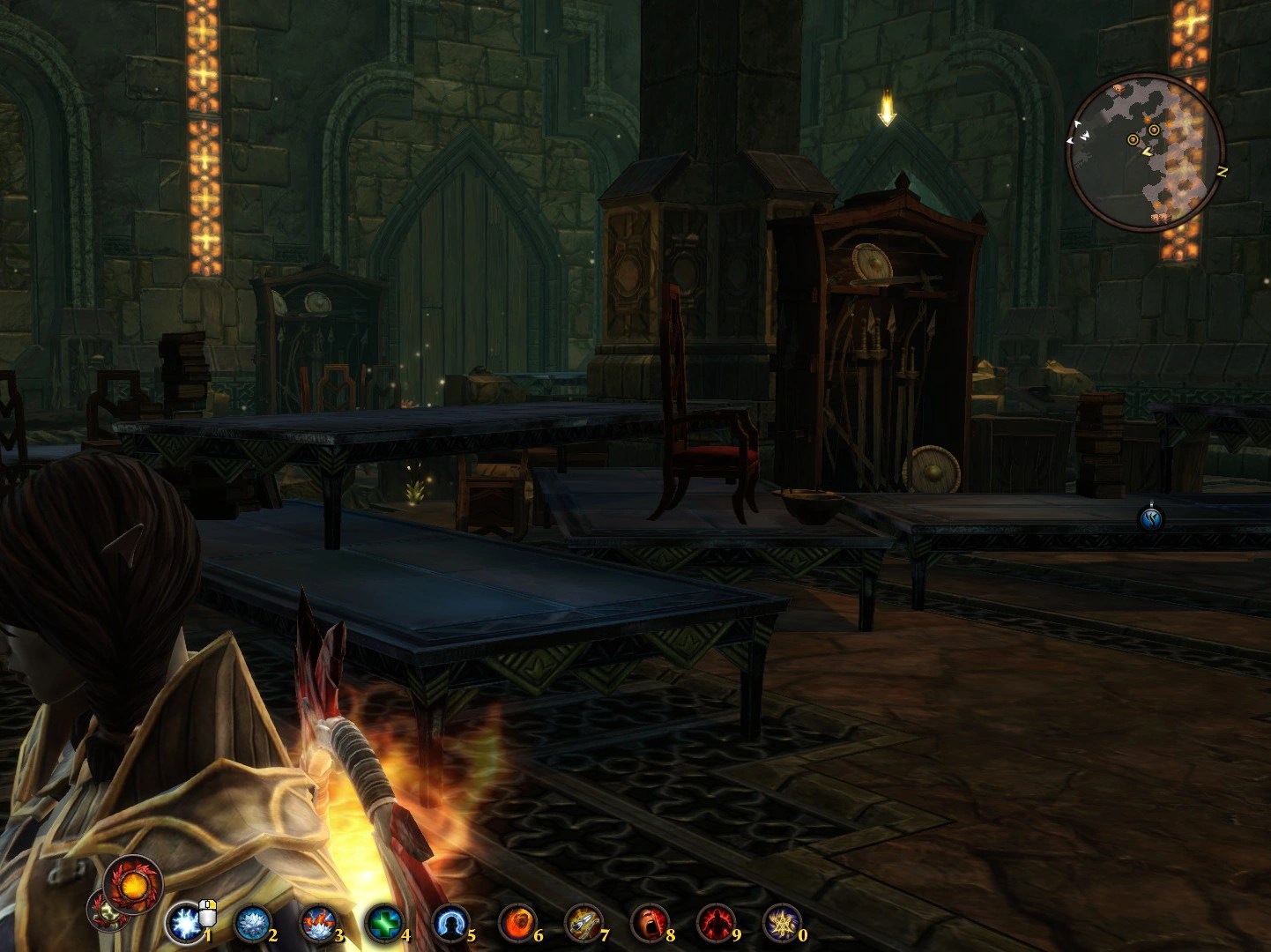1271x952 pixels.
Task: Select the small secondary emblem beside the sun icon
Action: pos(104,911)
